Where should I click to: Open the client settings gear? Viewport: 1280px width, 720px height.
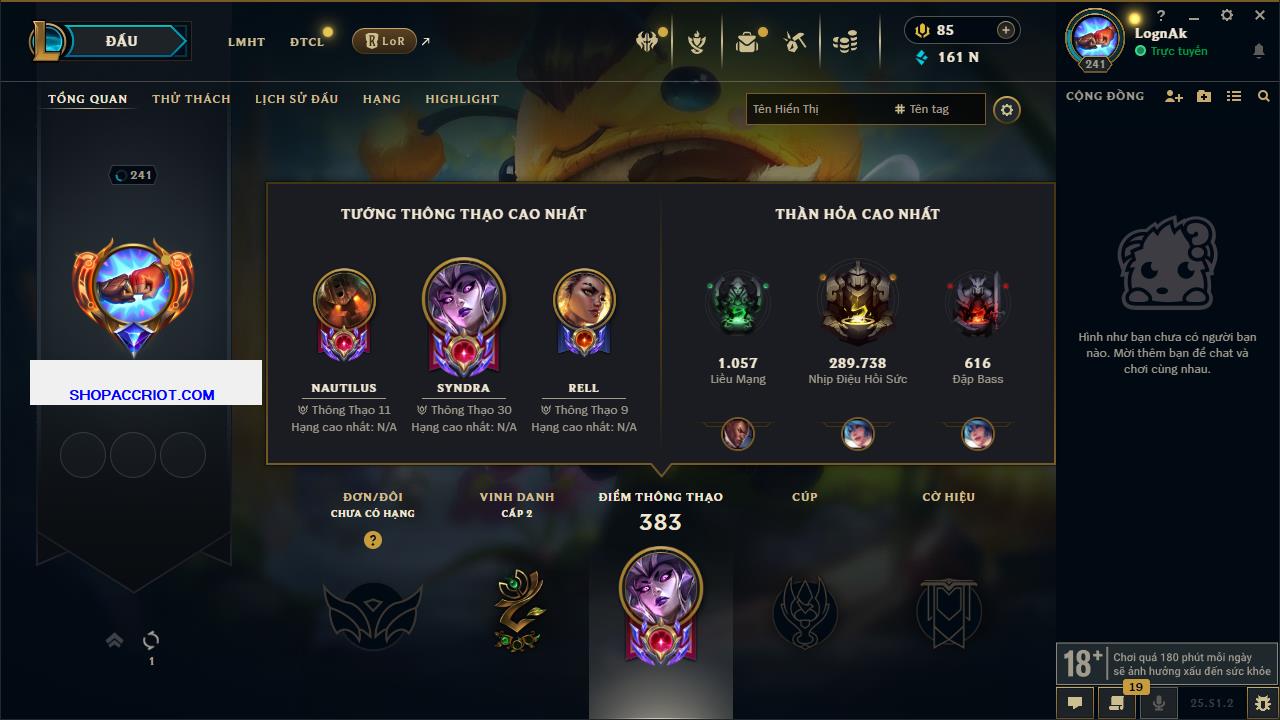[x=1227, y=15]
